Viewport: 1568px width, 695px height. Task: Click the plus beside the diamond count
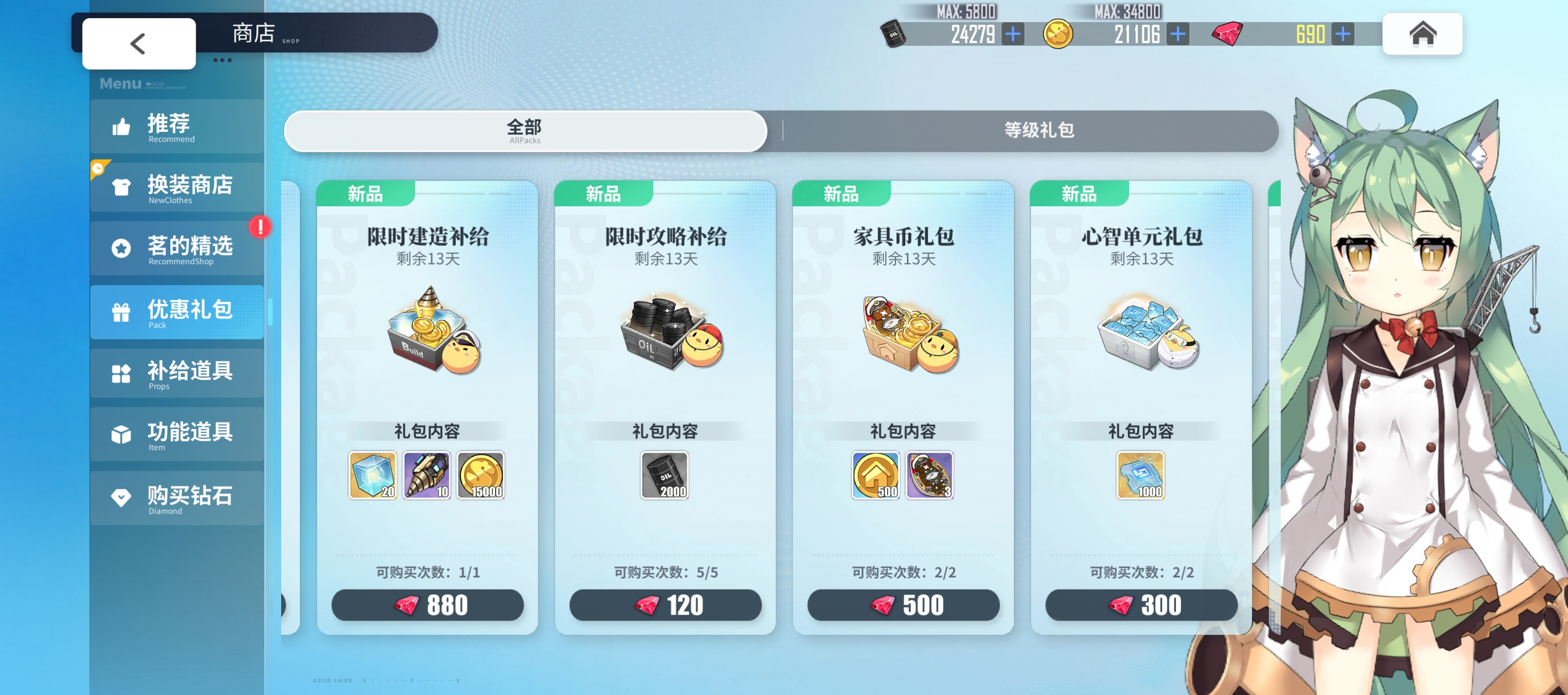(1343, 34)
